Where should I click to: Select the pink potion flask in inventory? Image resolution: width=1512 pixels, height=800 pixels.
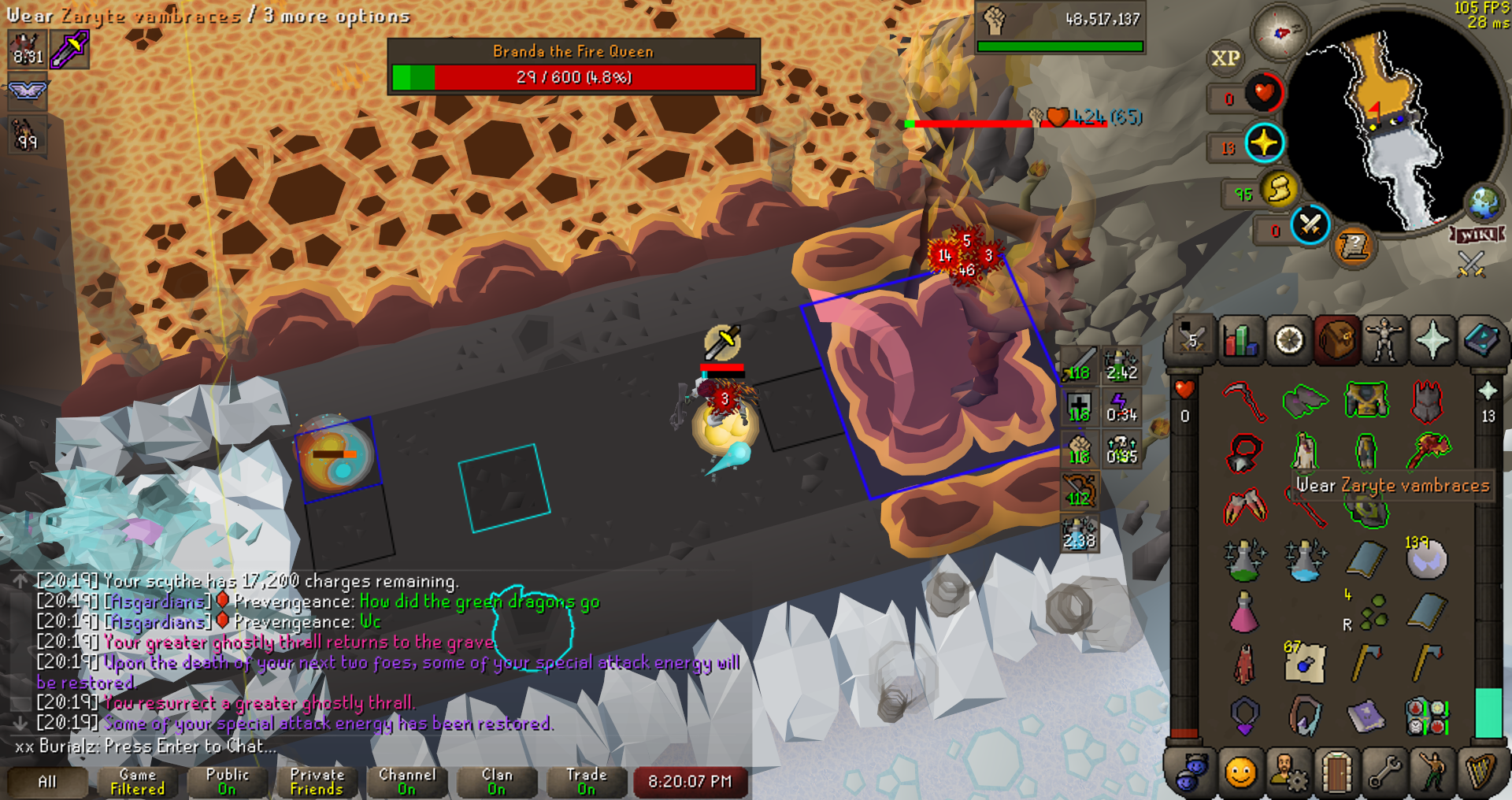(1244, 613)
